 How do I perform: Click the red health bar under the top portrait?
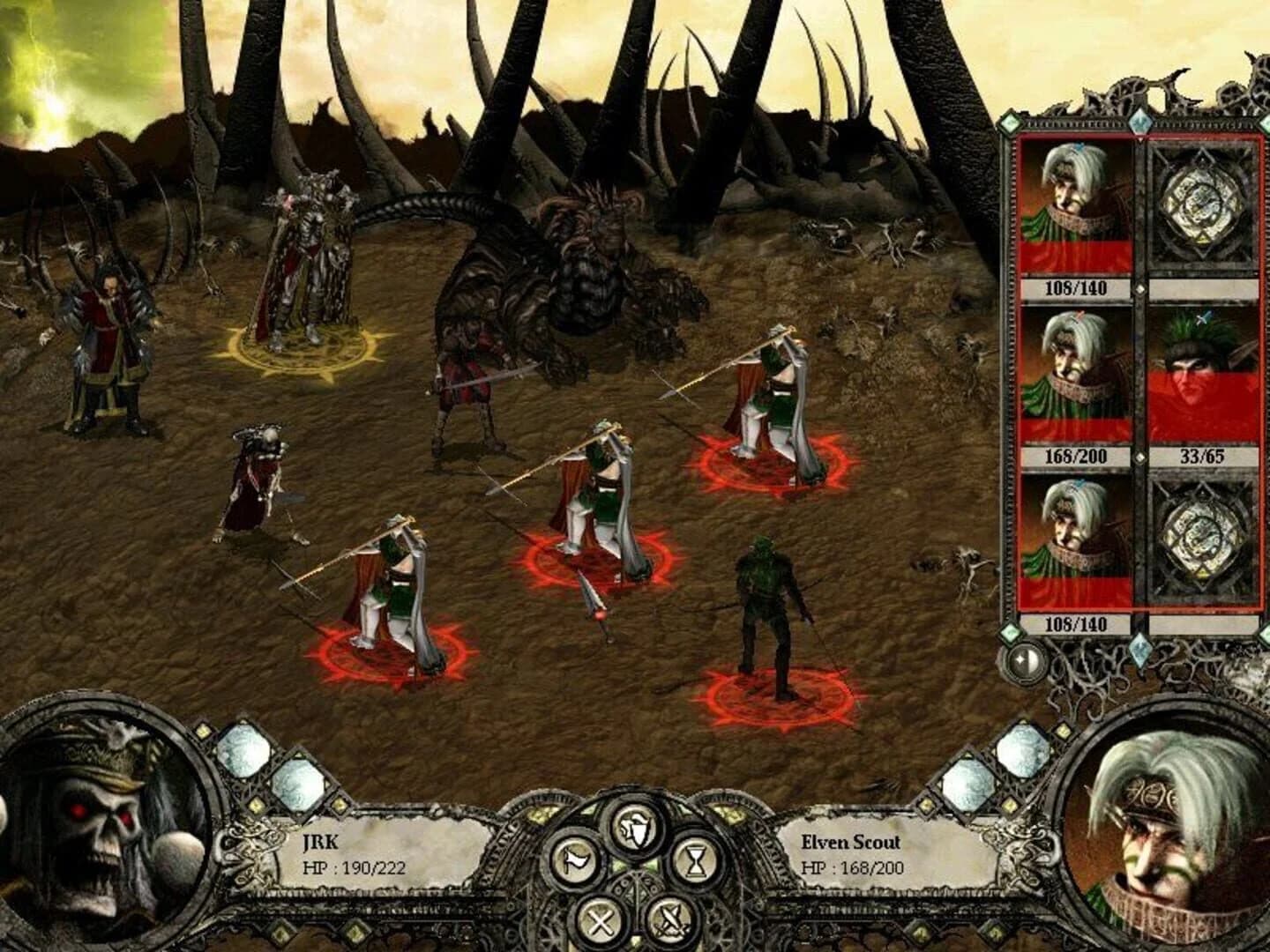(x=1077, y=256)
